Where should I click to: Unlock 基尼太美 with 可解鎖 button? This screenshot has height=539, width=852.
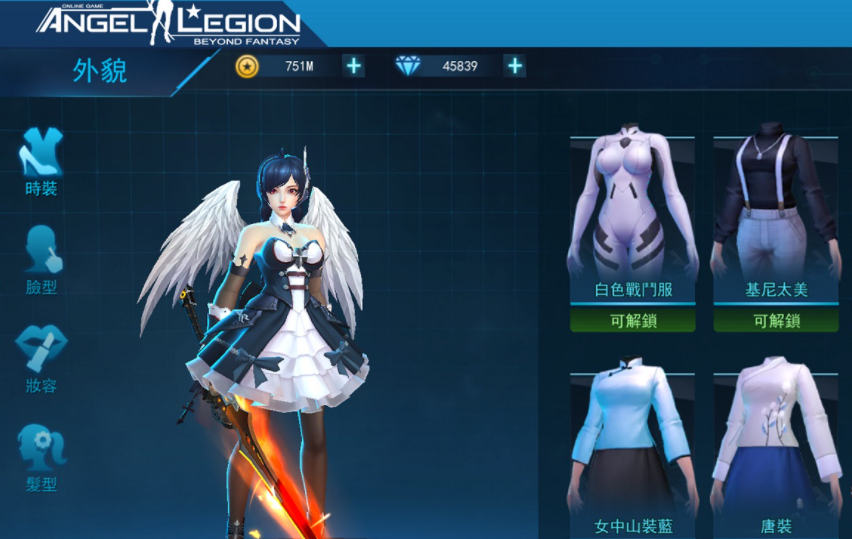pyautogui.click(x=776, y=321)
